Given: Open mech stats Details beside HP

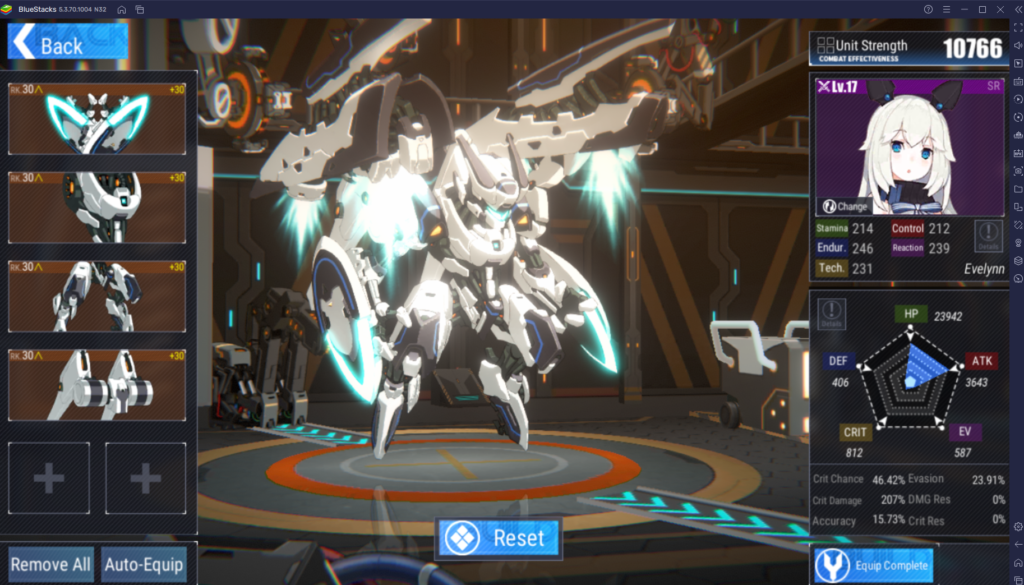Looking at the screenshot, I should click(x=831, y=313).
